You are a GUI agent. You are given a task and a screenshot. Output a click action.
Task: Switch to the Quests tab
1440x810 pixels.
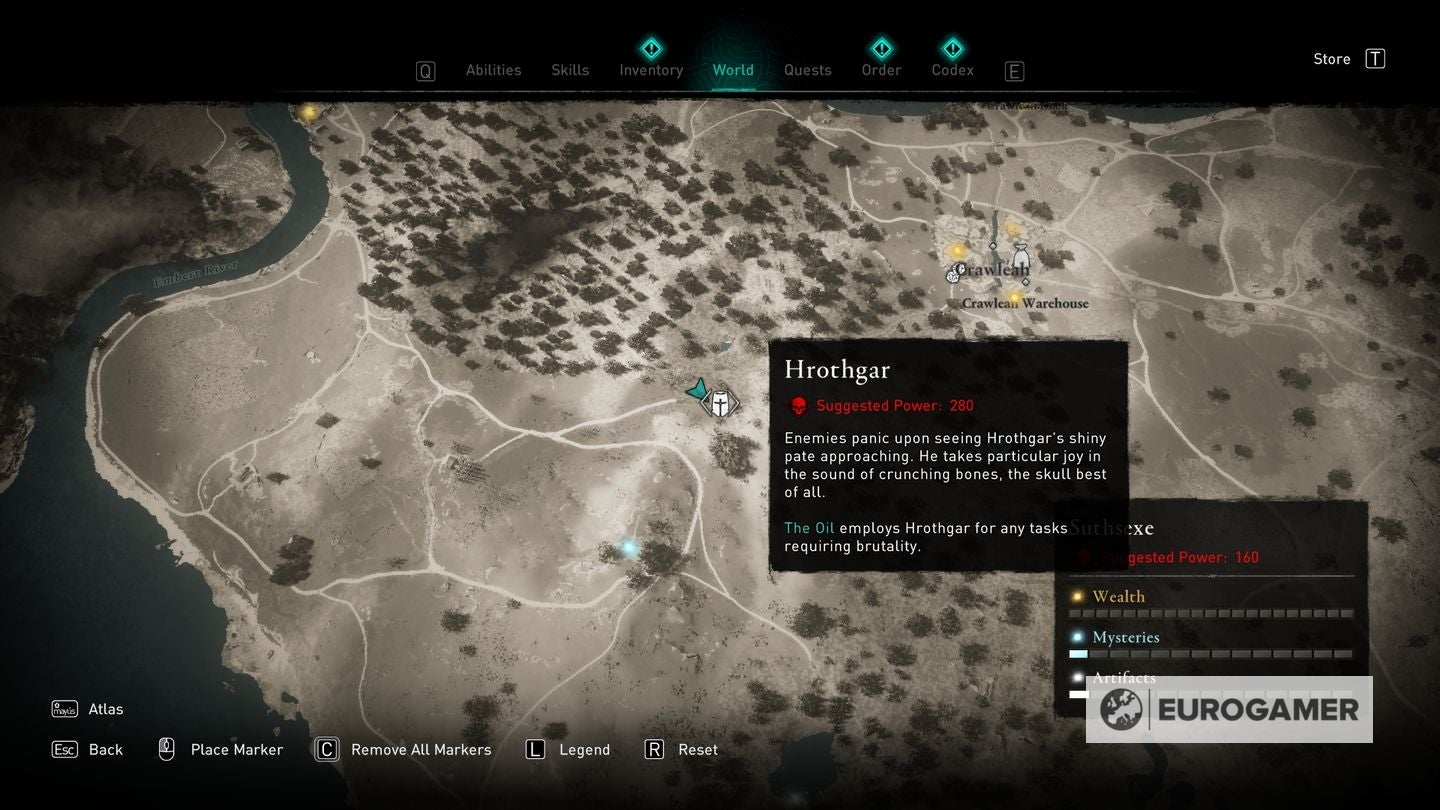tap(807, 70)
